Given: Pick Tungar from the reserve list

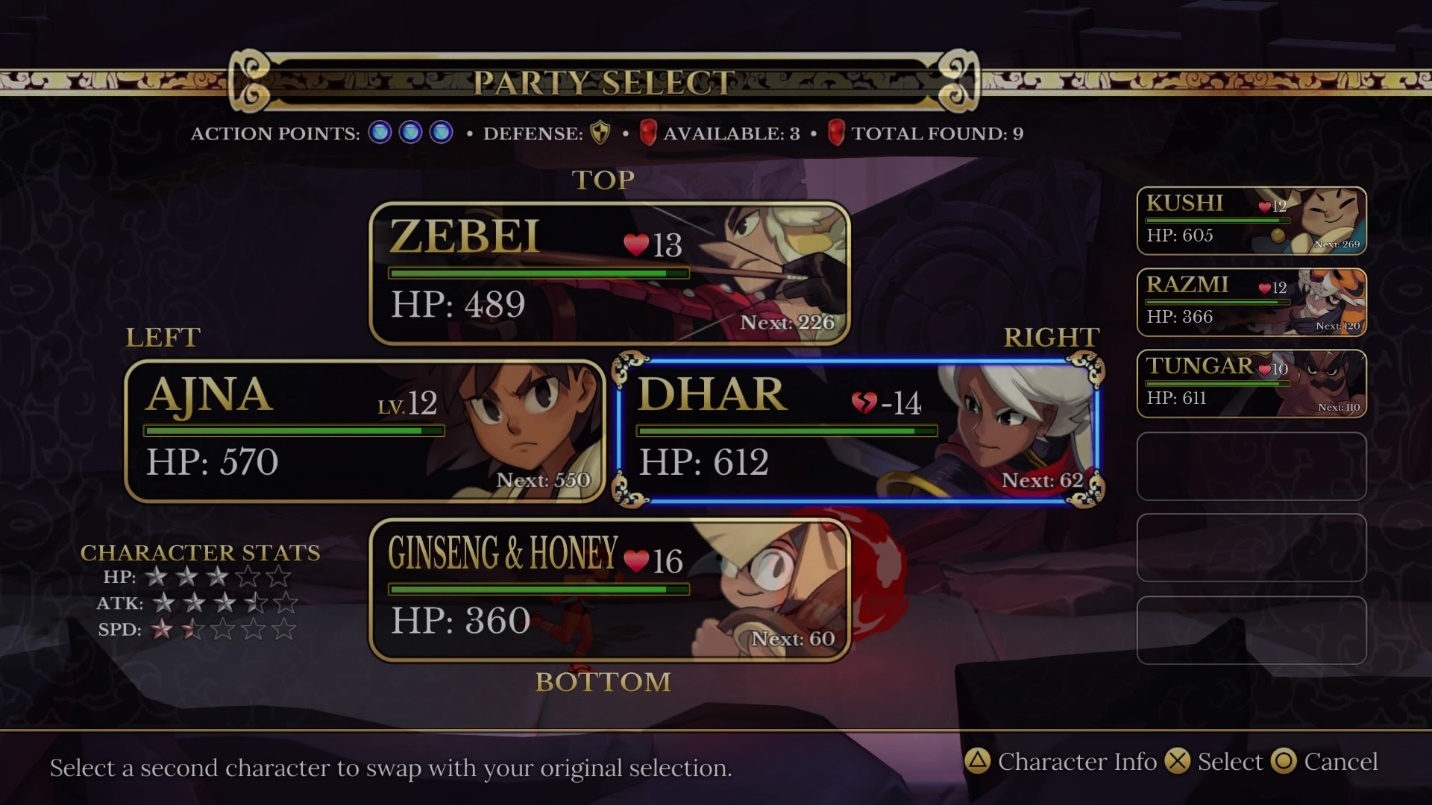Looking at the screenshot, I should click(x=1251, y=383).
